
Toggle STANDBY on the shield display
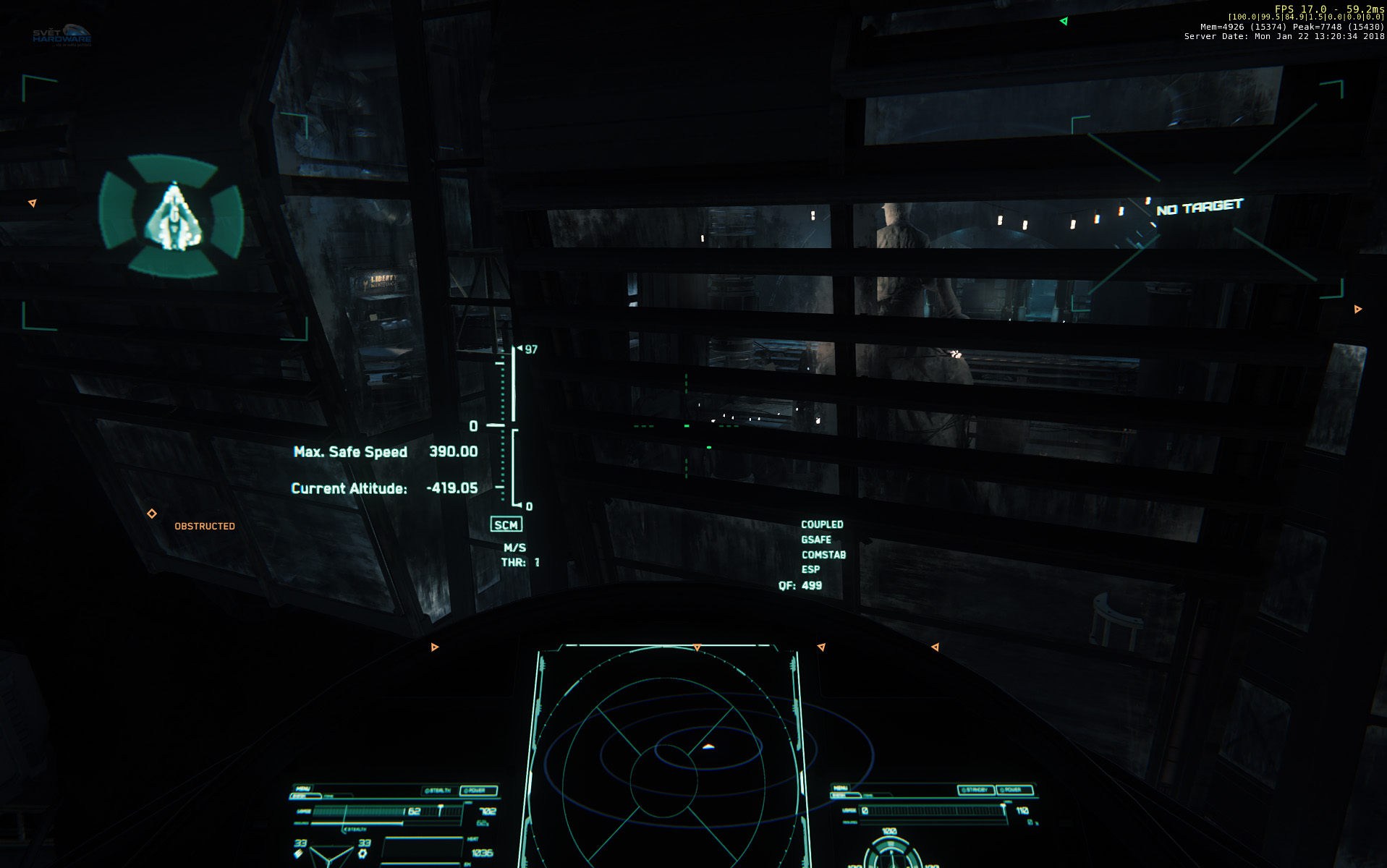(x=976, y=789)
